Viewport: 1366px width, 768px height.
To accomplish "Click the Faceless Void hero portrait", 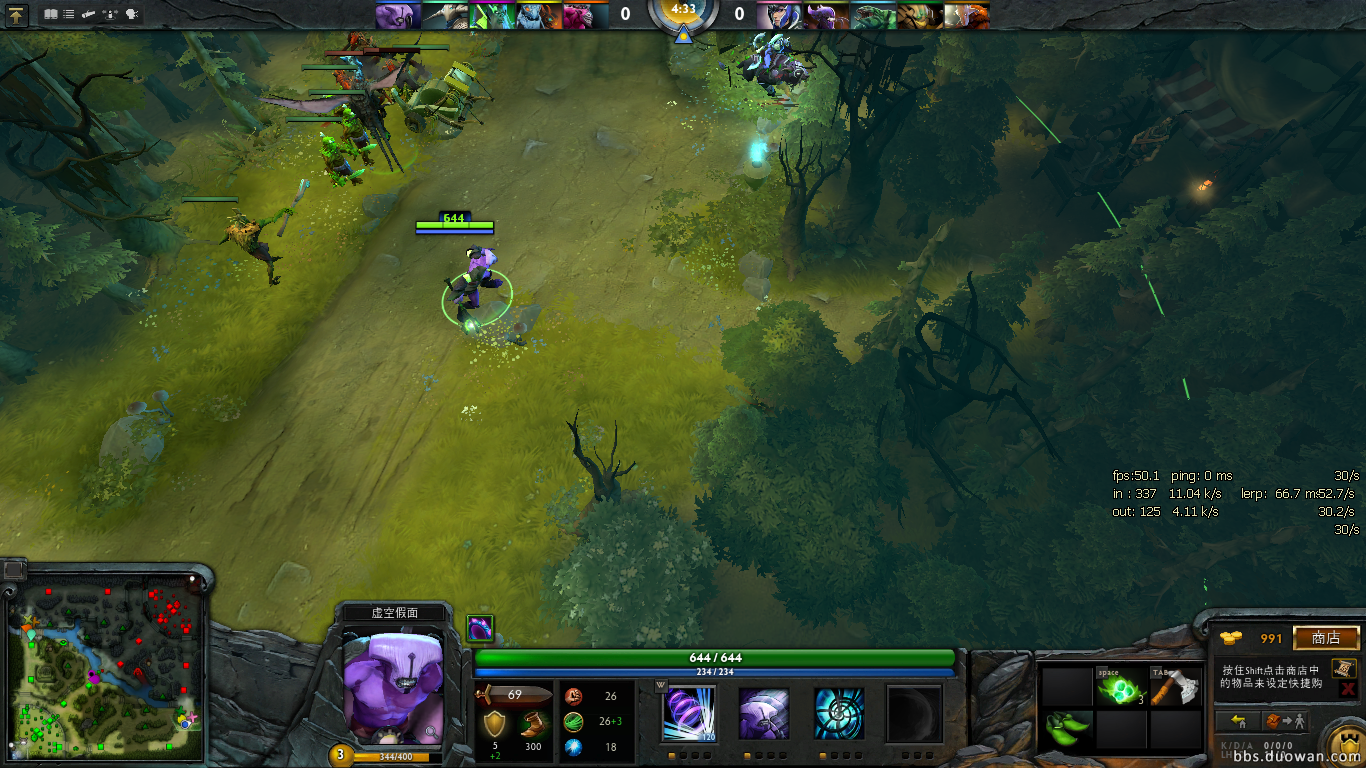I will pyautogui.click(x=392, y=685).
